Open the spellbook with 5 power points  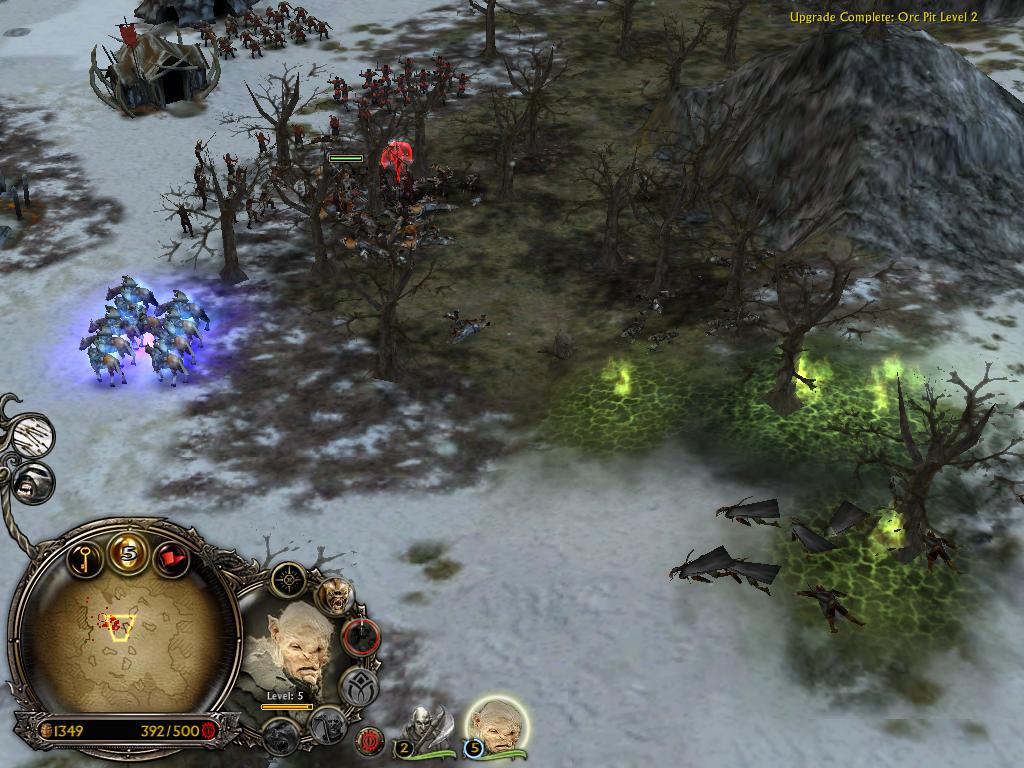click(128, 551)
